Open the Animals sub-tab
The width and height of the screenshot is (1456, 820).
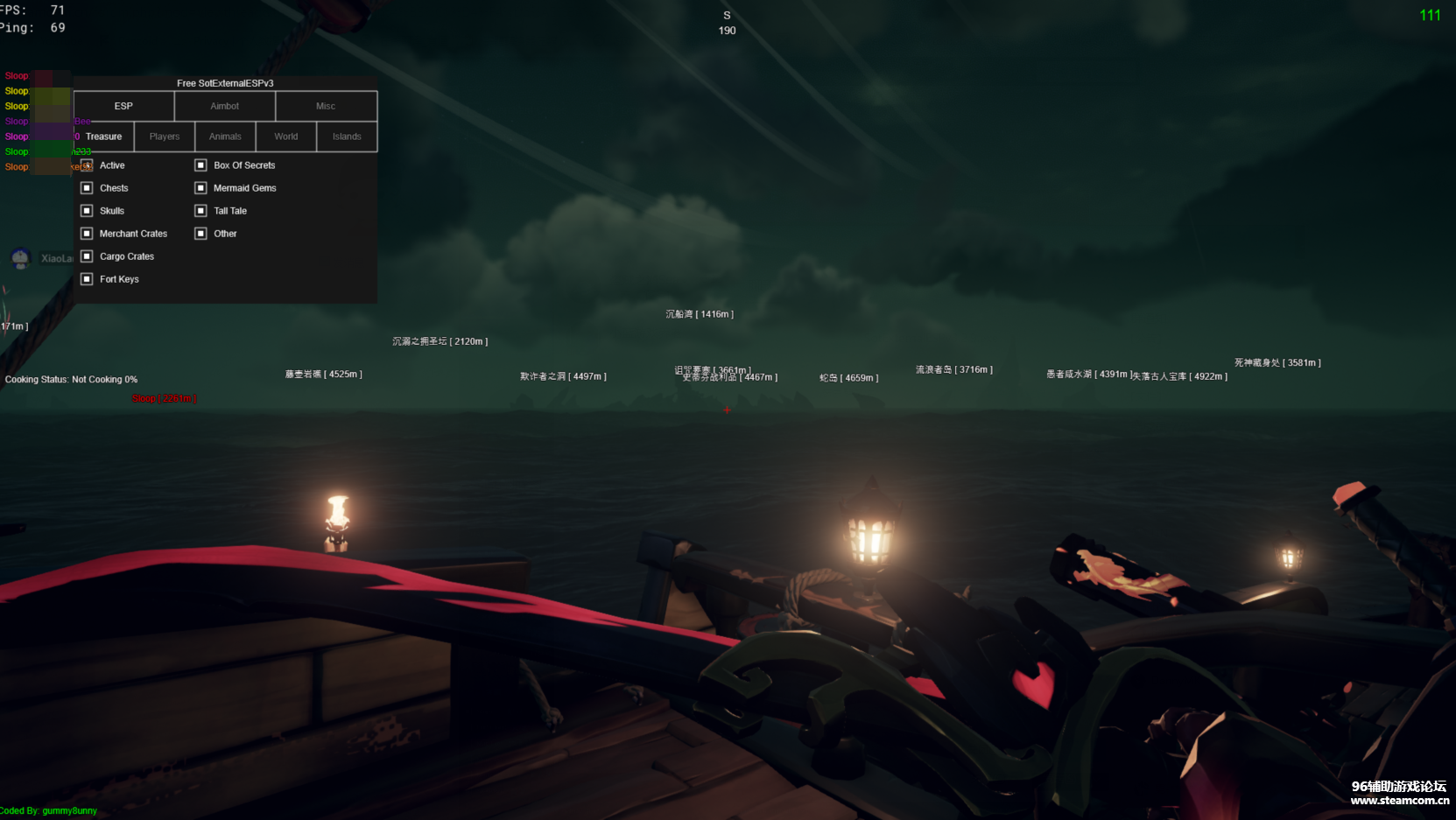click(225, 137)
